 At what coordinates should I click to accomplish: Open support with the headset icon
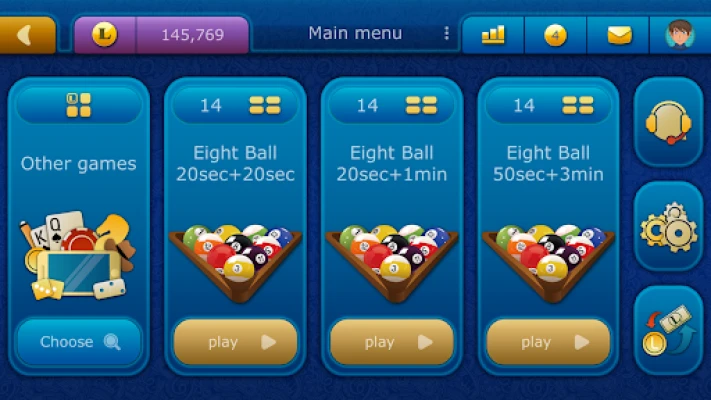pos(668,123)
